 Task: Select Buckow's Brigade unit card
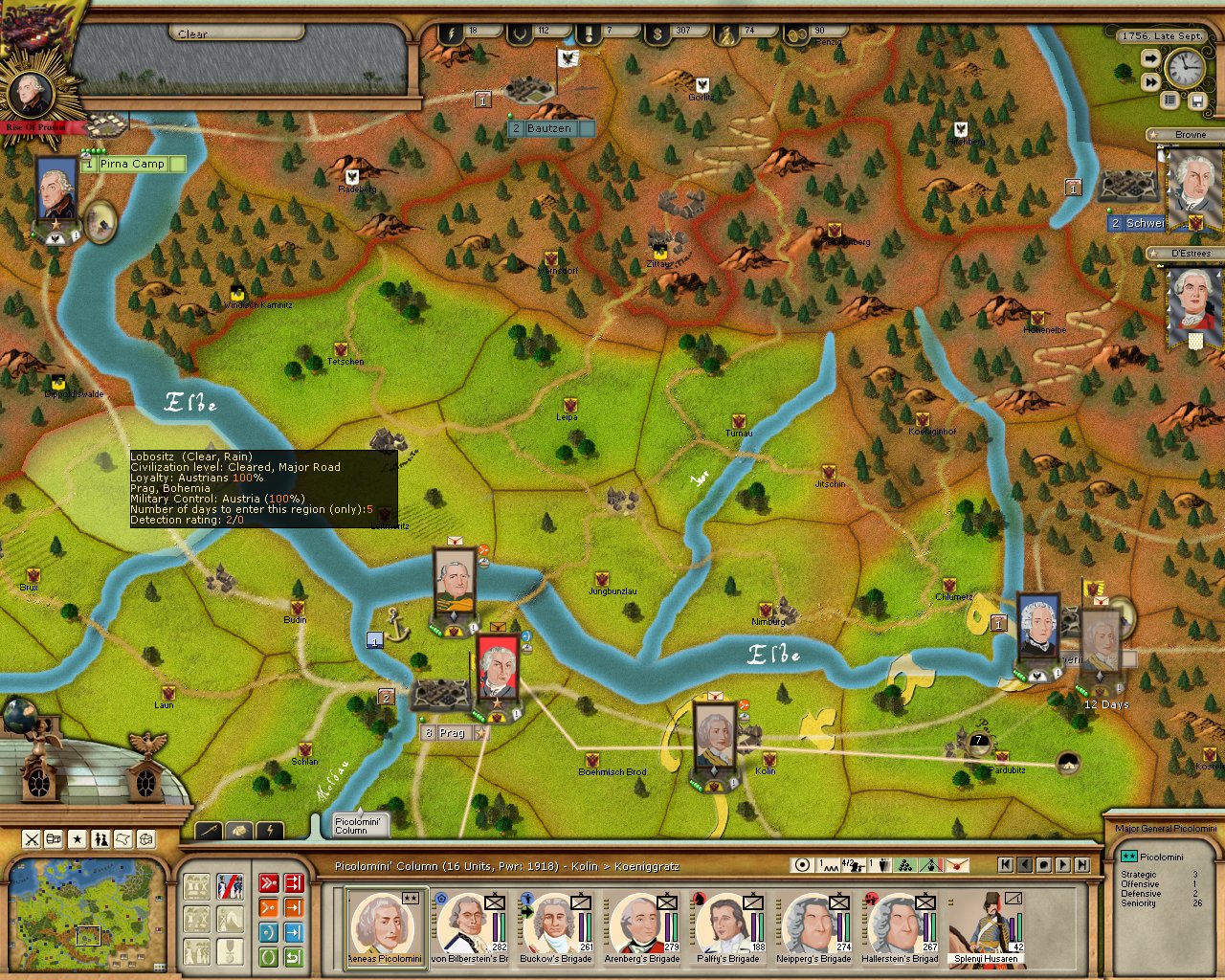pyautogui.click(x=556, y=926)
